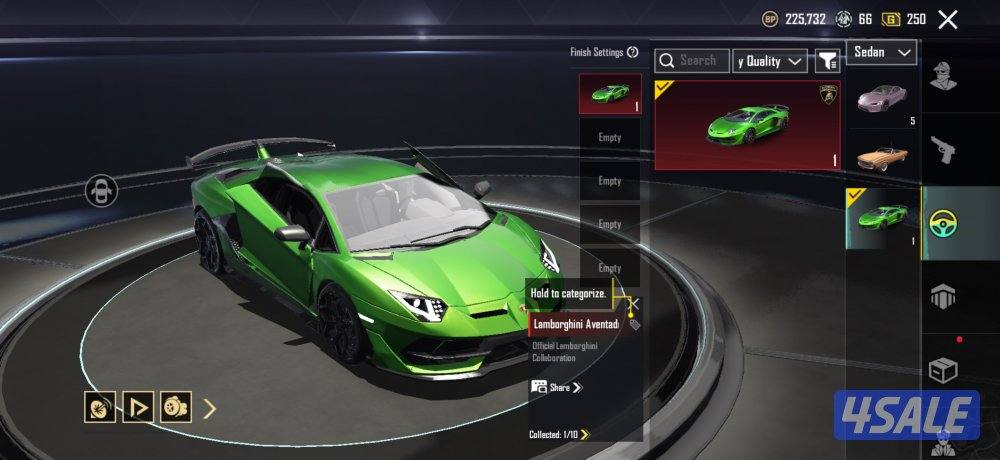Share the Lamborghini Aventador
The height and width of the screenshot is (460, 1000).
pos(557,387)
